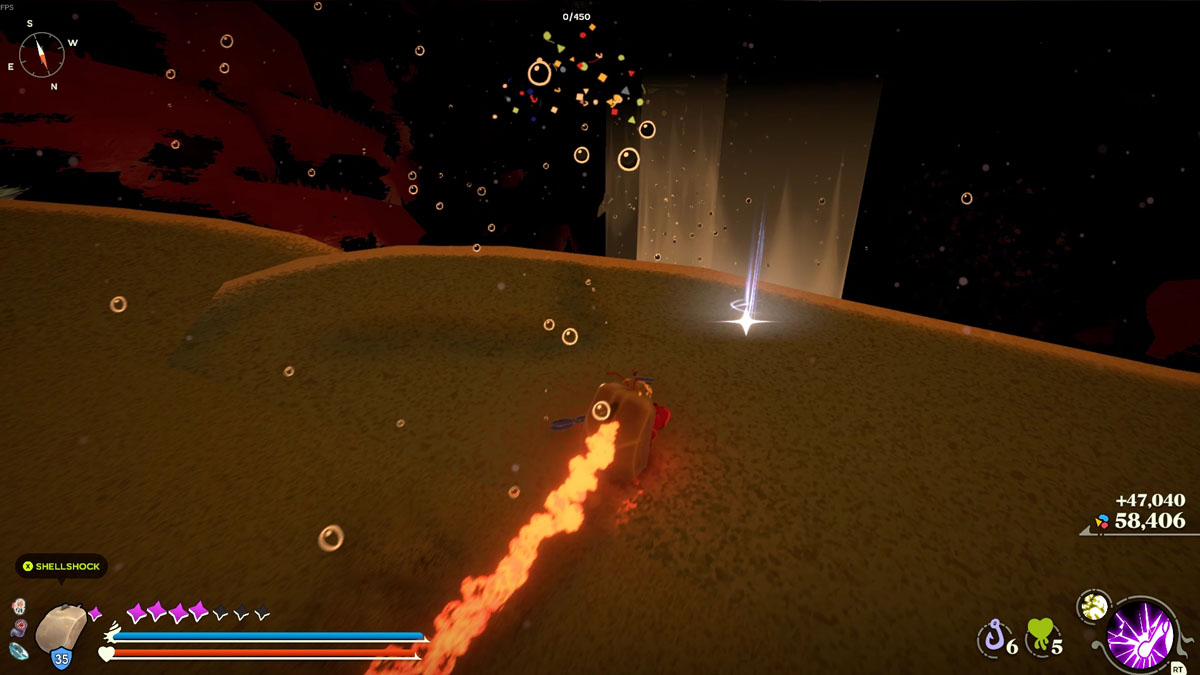Activate the purple adaptation ability
Image resolution: width=1200 pixels, height=675 pixels.
click(1142, 634)
